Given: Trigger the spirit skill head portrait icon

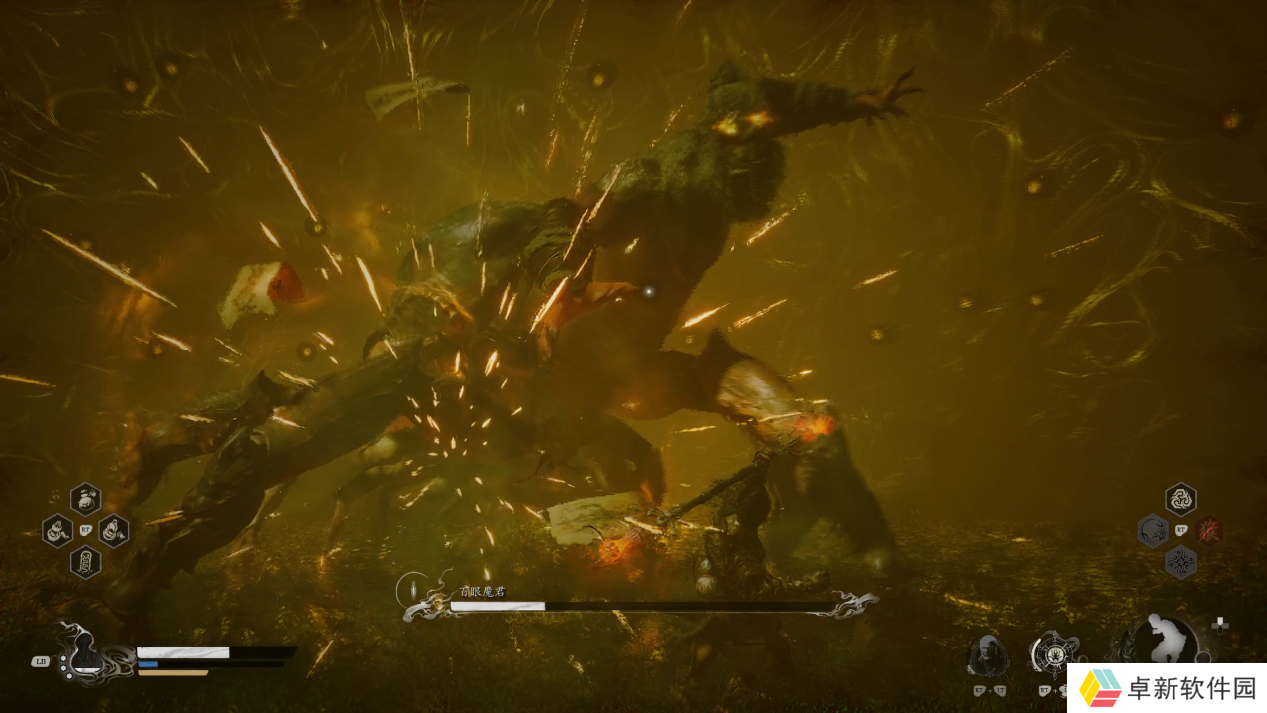Looking at the screenshot, I should [987, 655].
